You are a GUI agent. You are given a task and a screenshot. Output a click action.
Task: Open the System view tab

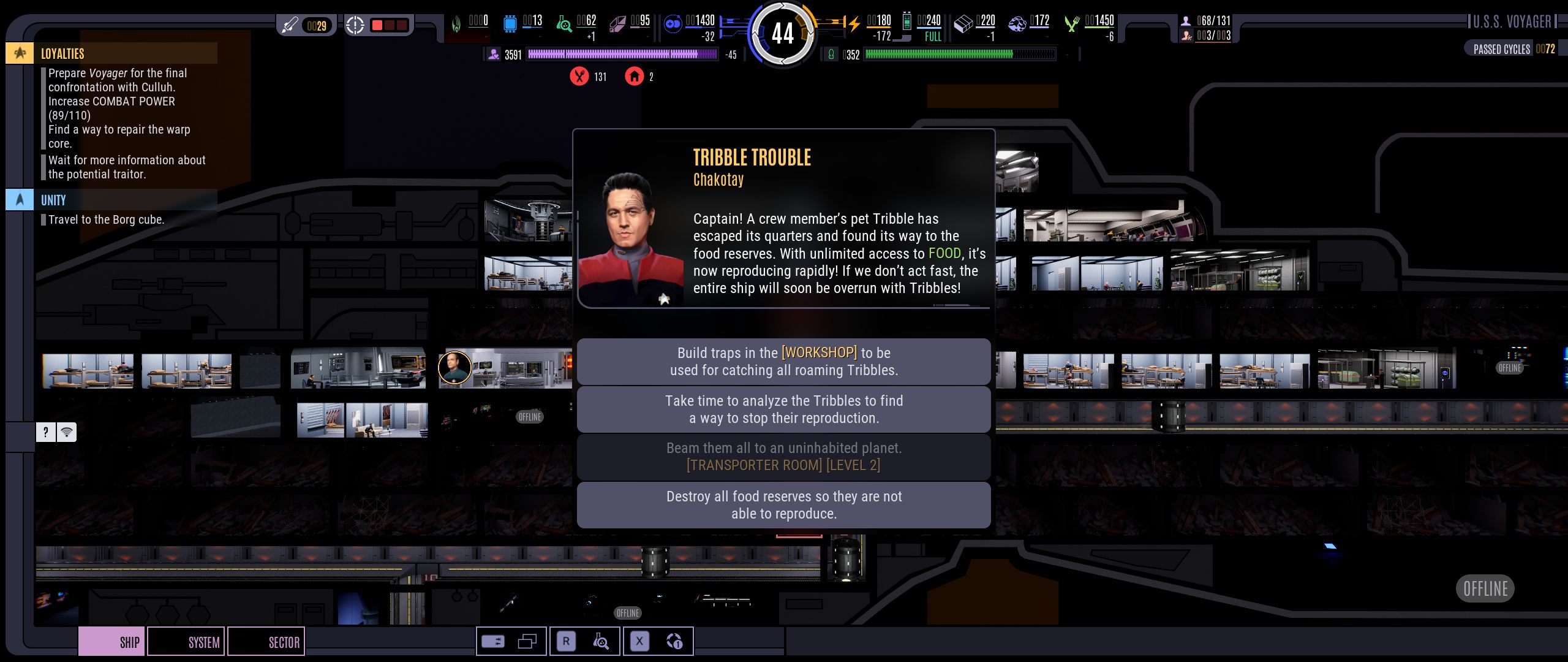tap(186, 642)
